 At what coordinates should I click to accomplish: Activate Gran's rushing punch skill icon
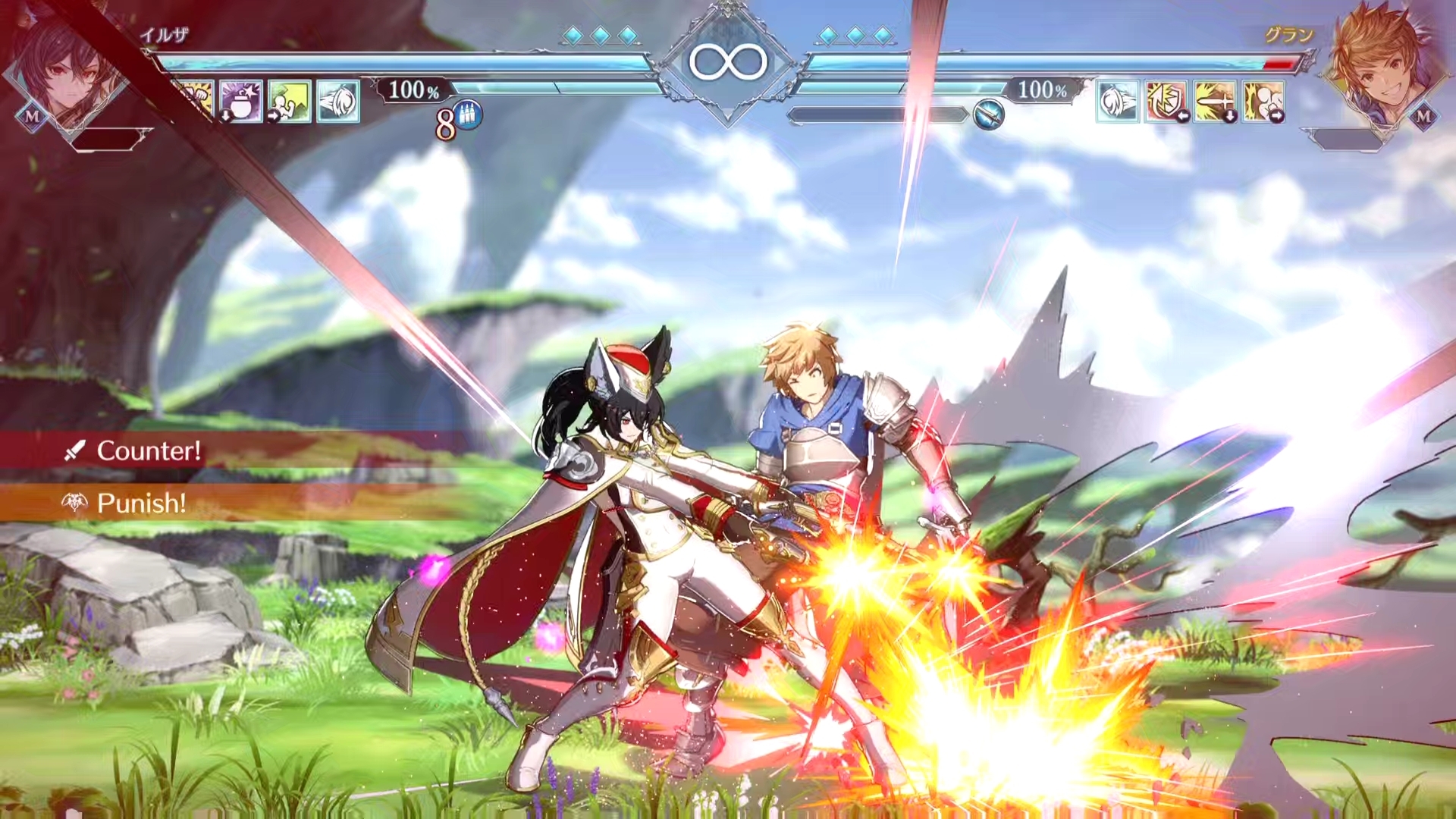click(1263, 102)
